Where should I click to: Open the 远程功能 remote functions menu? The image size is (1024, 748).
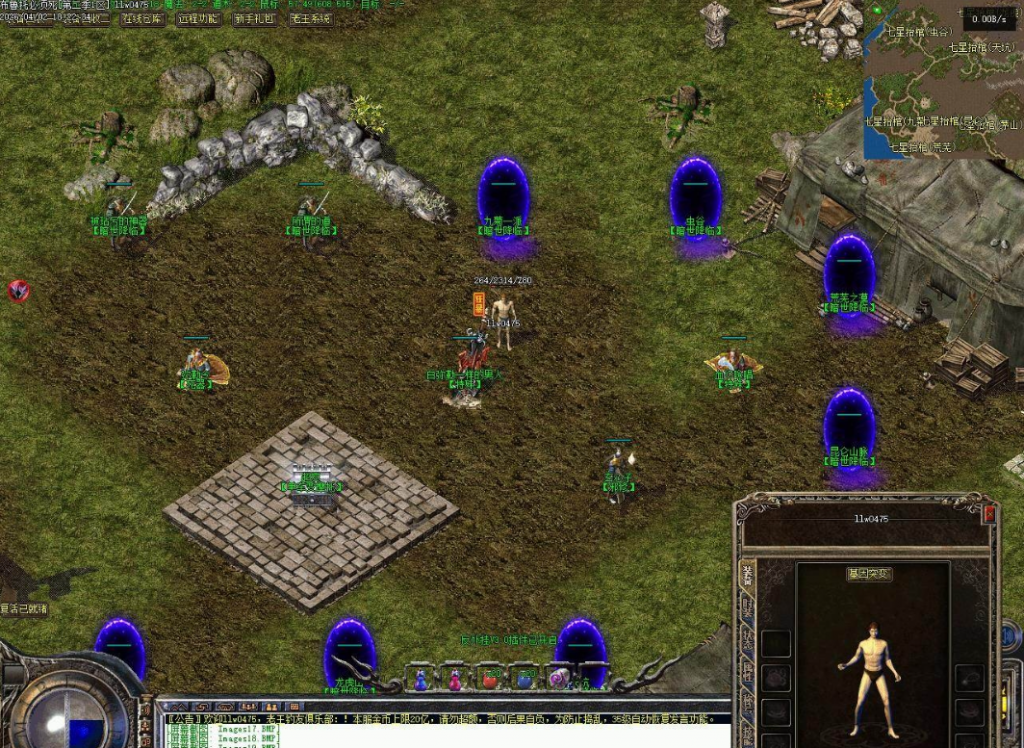tap(197, 18)
